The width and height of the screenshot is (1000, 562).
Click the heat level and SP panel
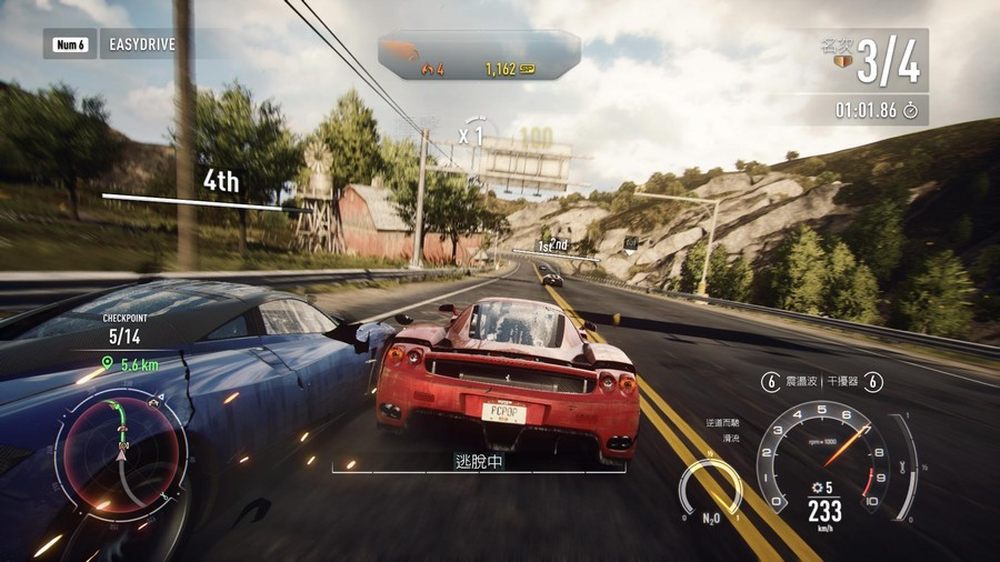pos(479,55)
